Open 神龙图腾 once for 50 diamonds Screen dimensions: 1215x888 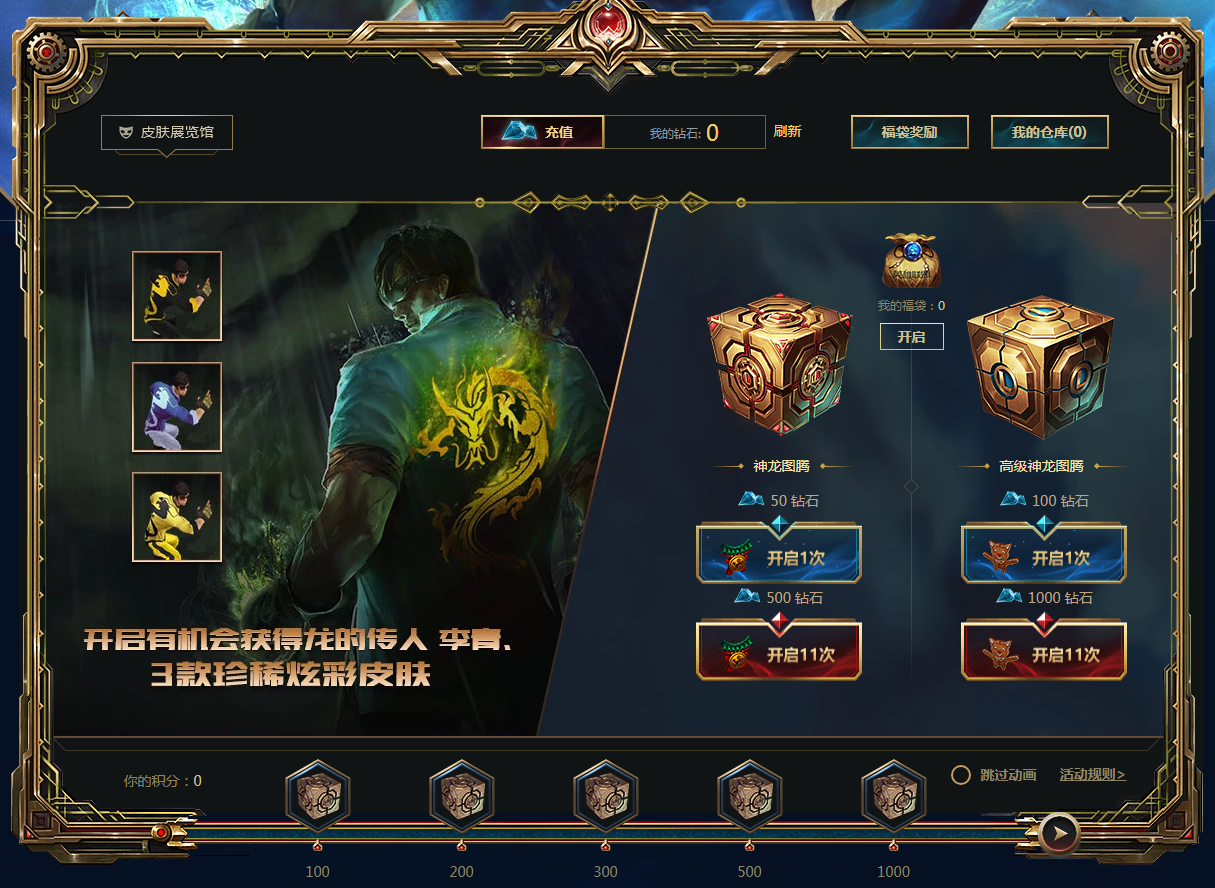point(778,557)
